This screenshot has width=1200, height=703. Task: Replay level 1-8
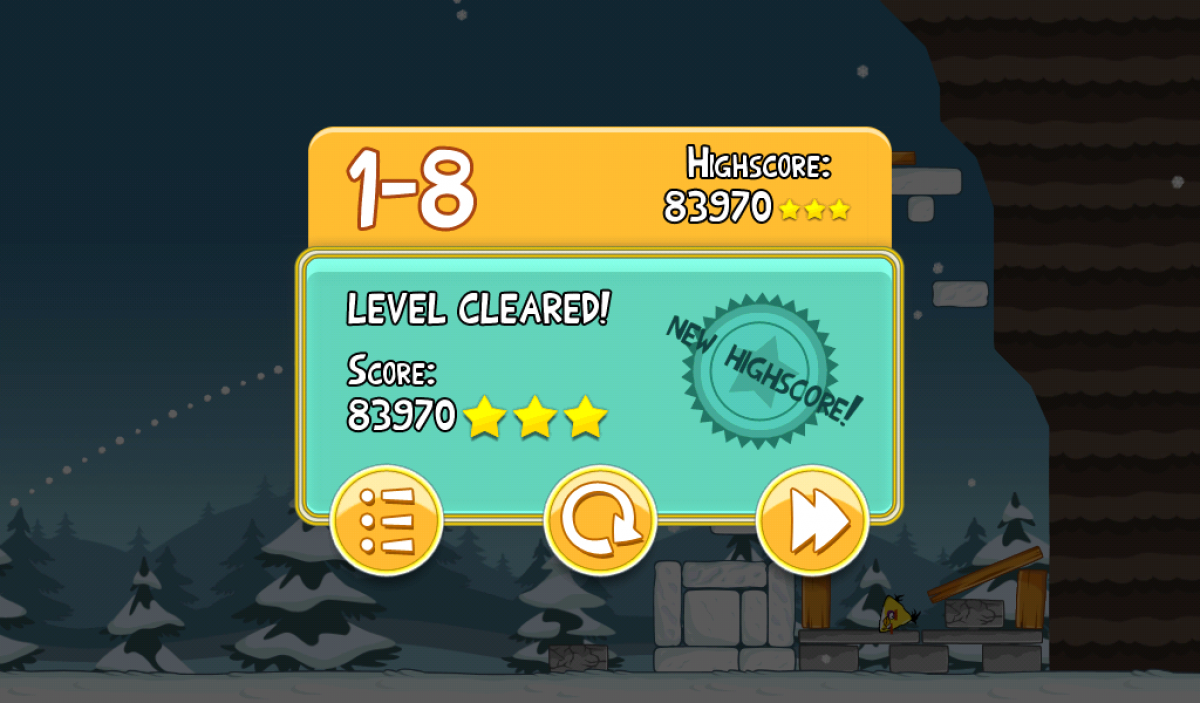pyautogui.click(x=600, y=520)
